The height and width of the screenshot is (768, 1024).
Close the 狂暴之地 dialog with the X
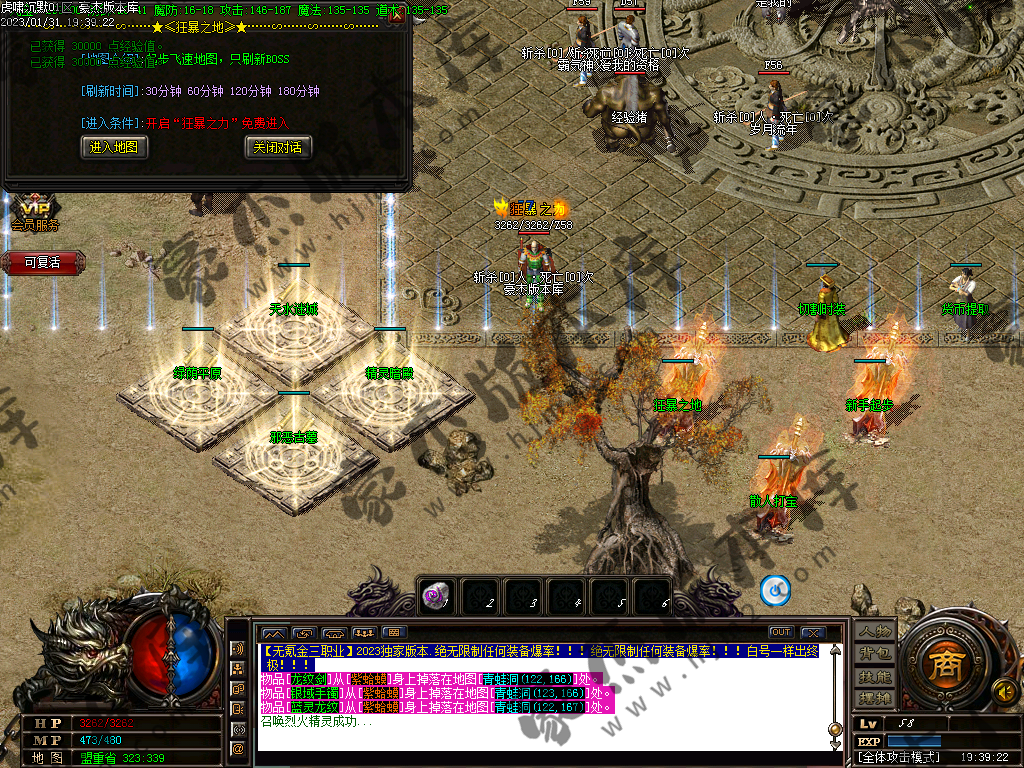(x=397, y=14)
